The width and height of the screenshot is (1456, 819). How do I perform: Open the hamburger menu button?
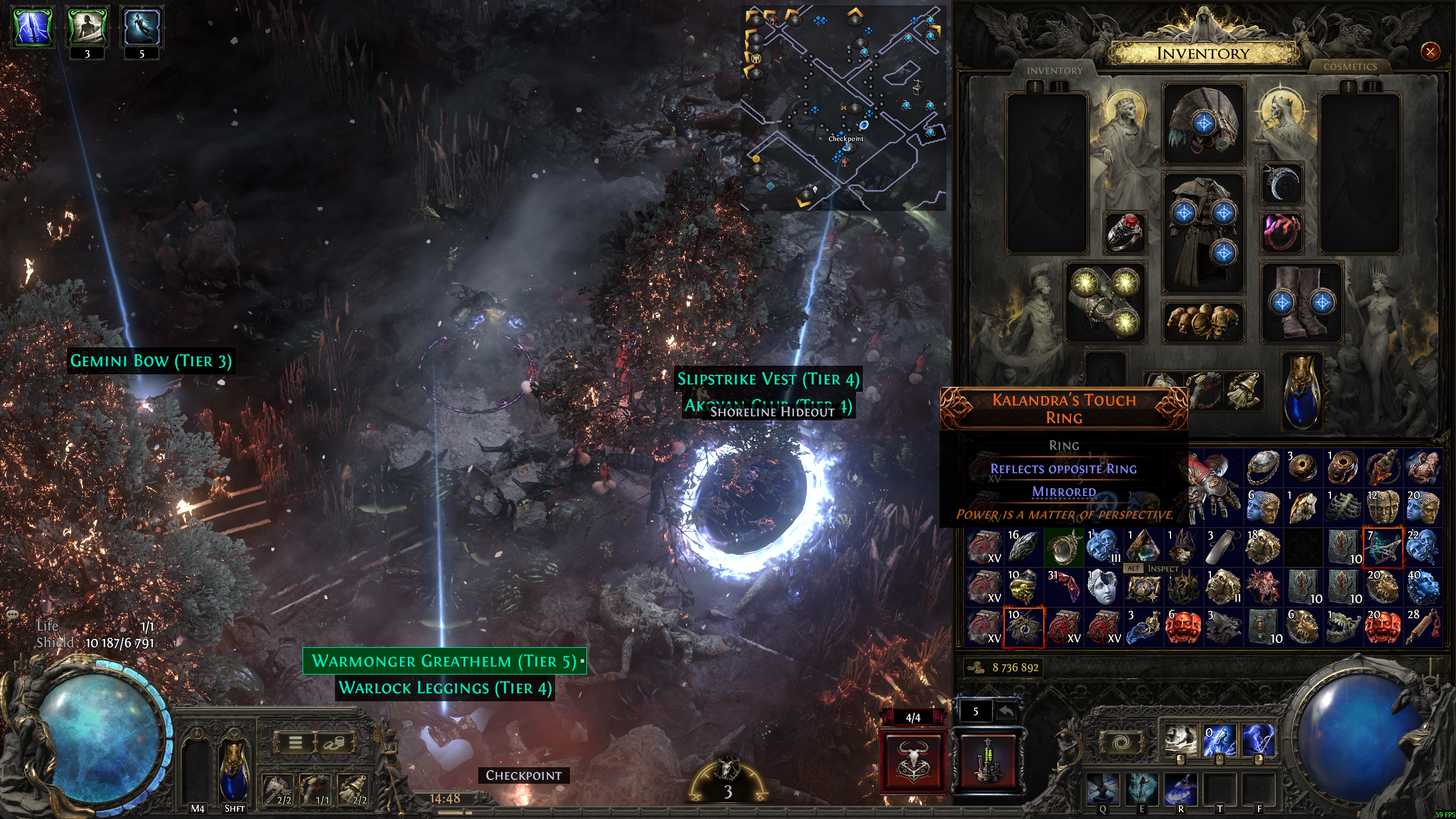(295, 743)
